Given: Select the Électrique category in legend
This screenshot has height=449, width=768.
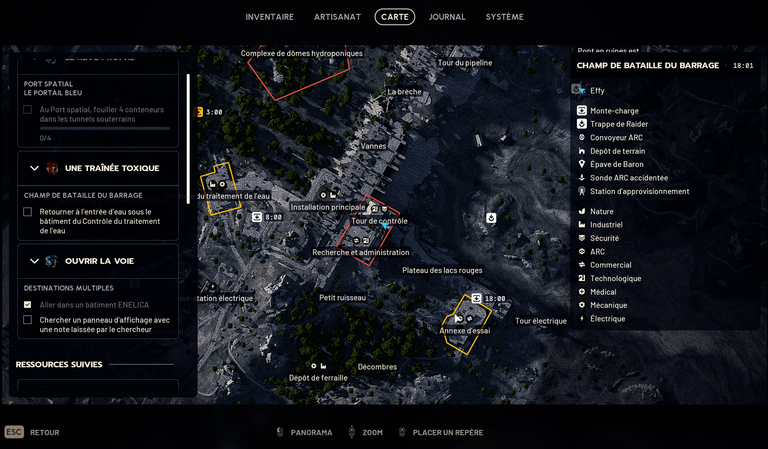Looking at the screenshot, I should (607, 319).
